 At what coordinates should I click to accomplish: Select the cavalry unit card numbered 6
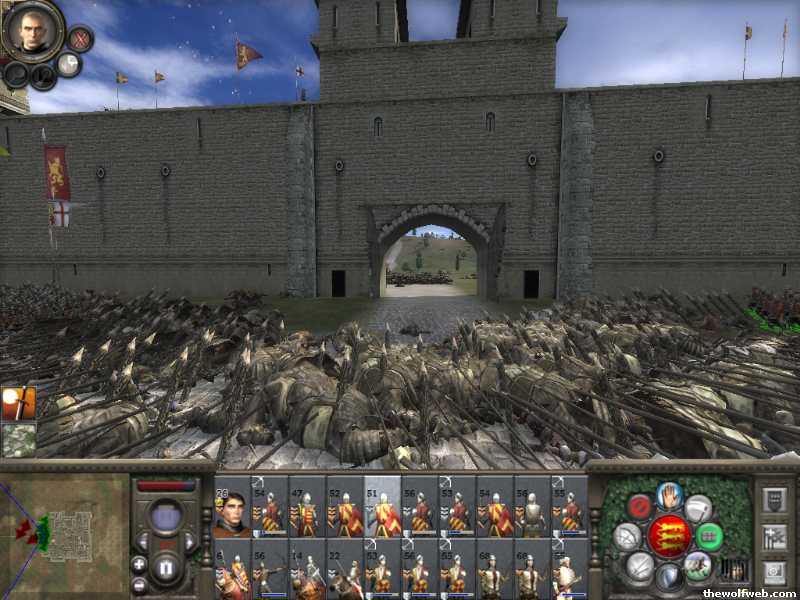point(232,570)
